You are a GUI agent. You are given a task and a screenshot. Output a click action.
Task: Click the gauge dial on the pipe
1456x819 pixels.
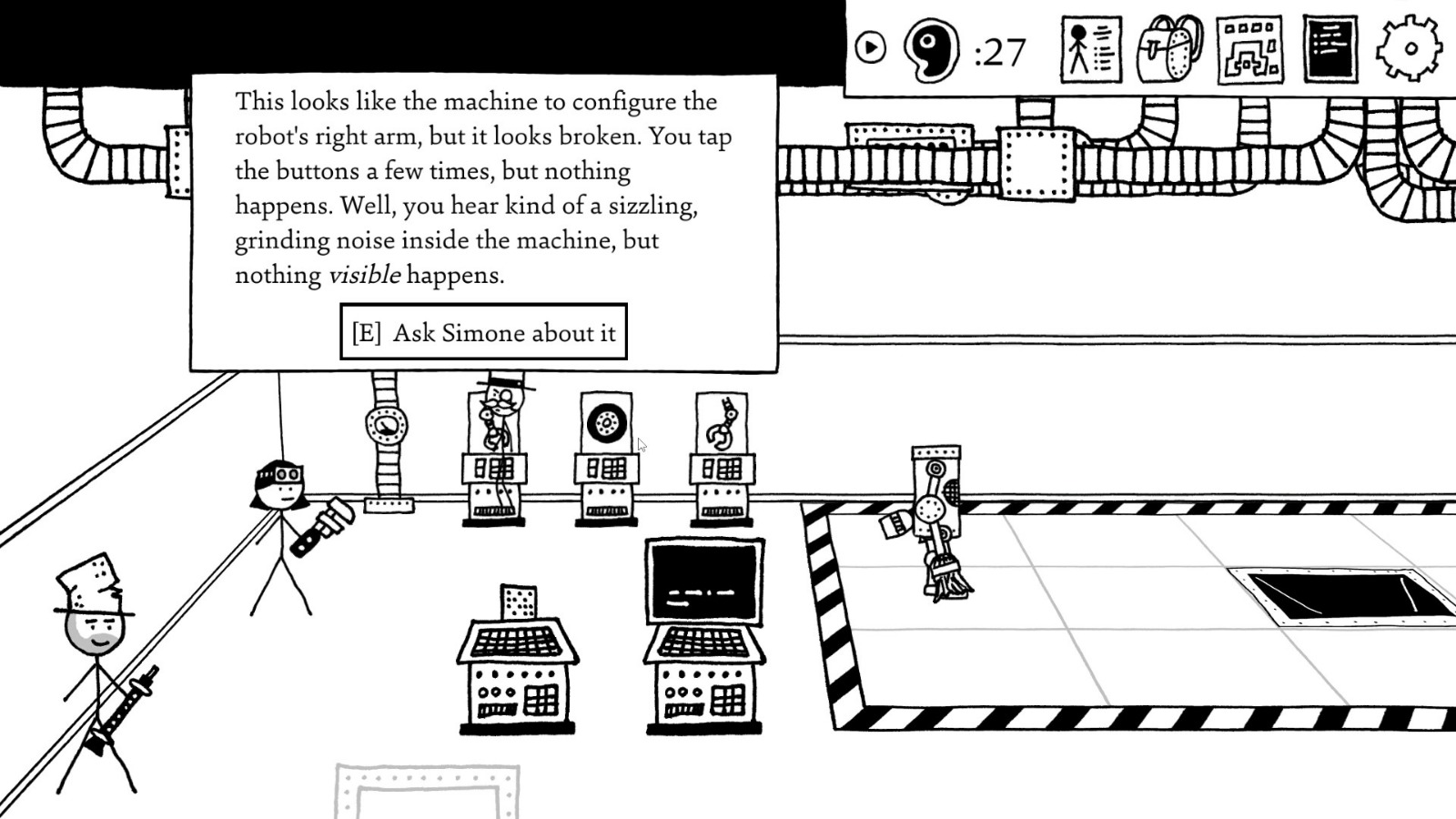pos(386,424)
